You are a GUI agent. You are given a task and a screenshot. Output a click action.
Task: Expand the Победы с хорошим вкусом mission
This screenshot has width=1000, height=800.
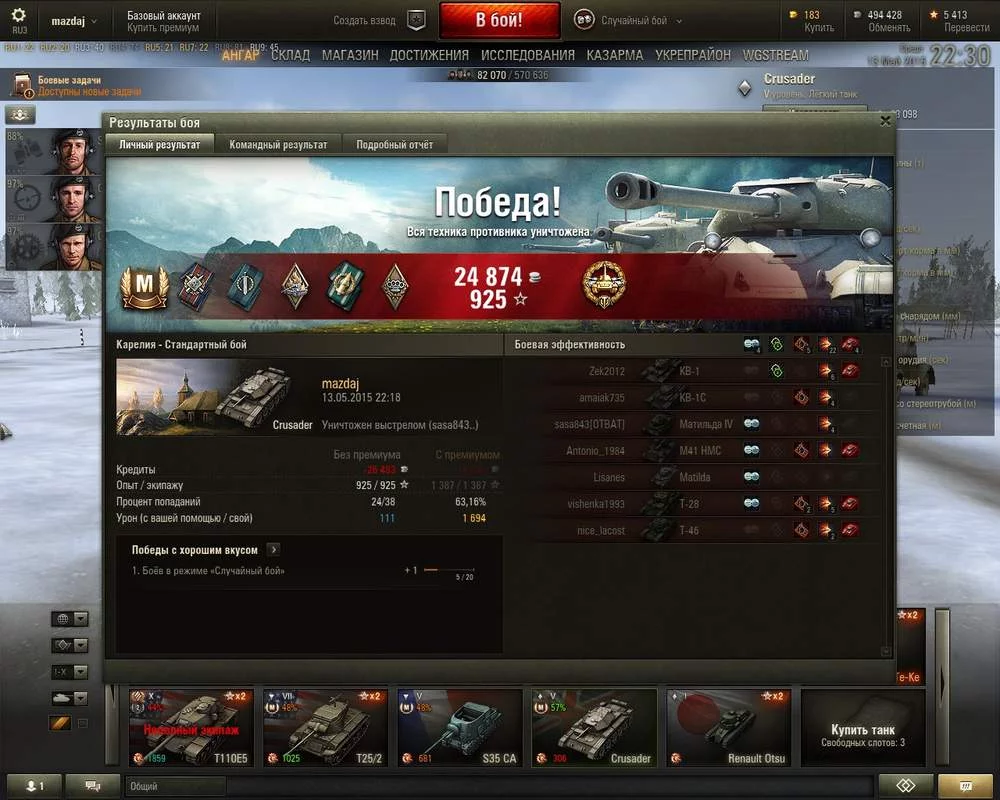tap(274, 550)
